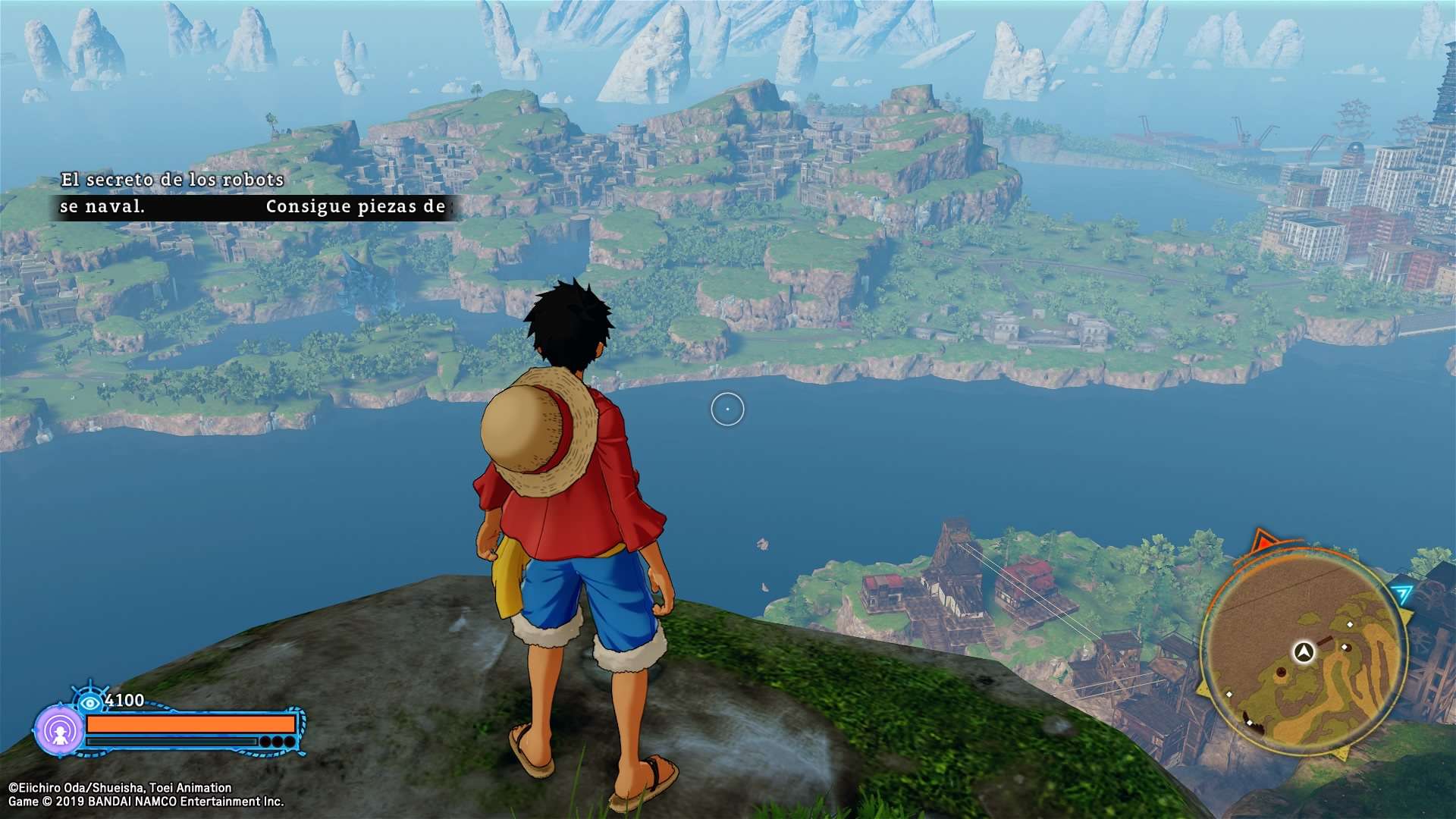Select the blue arrow marker on the minimap edge

[x=1402, y=594]
